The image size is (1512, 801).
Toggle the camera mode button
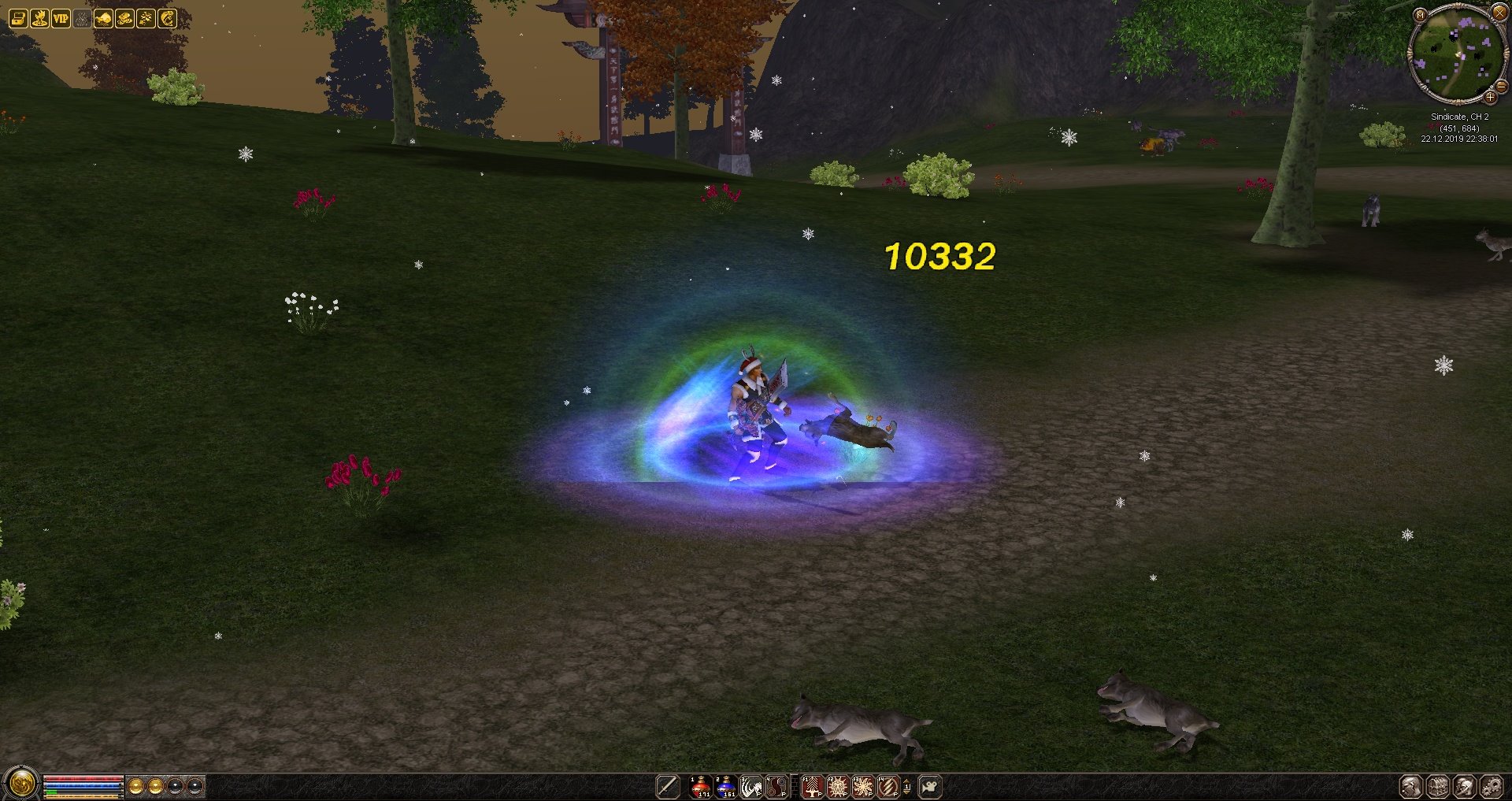pyautogui.click(x=930, y=786)
